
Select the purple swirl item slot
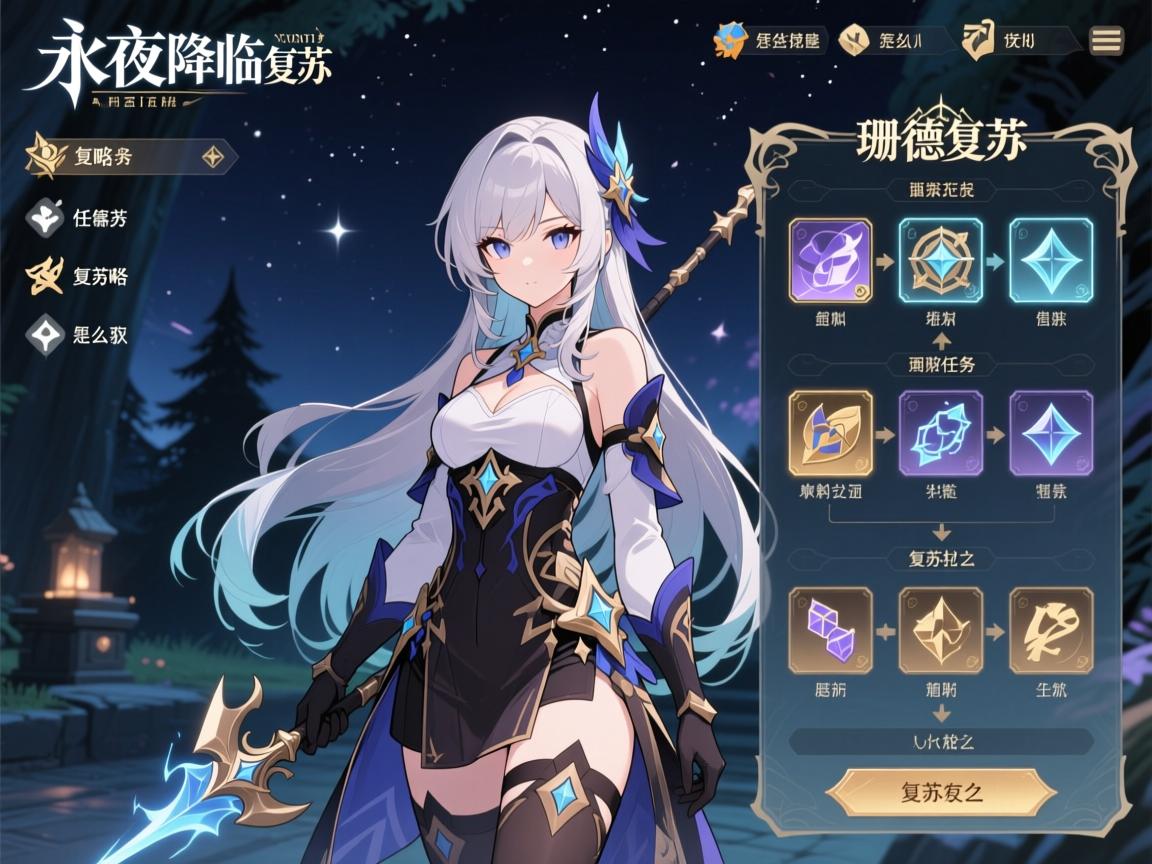[831, 260]
